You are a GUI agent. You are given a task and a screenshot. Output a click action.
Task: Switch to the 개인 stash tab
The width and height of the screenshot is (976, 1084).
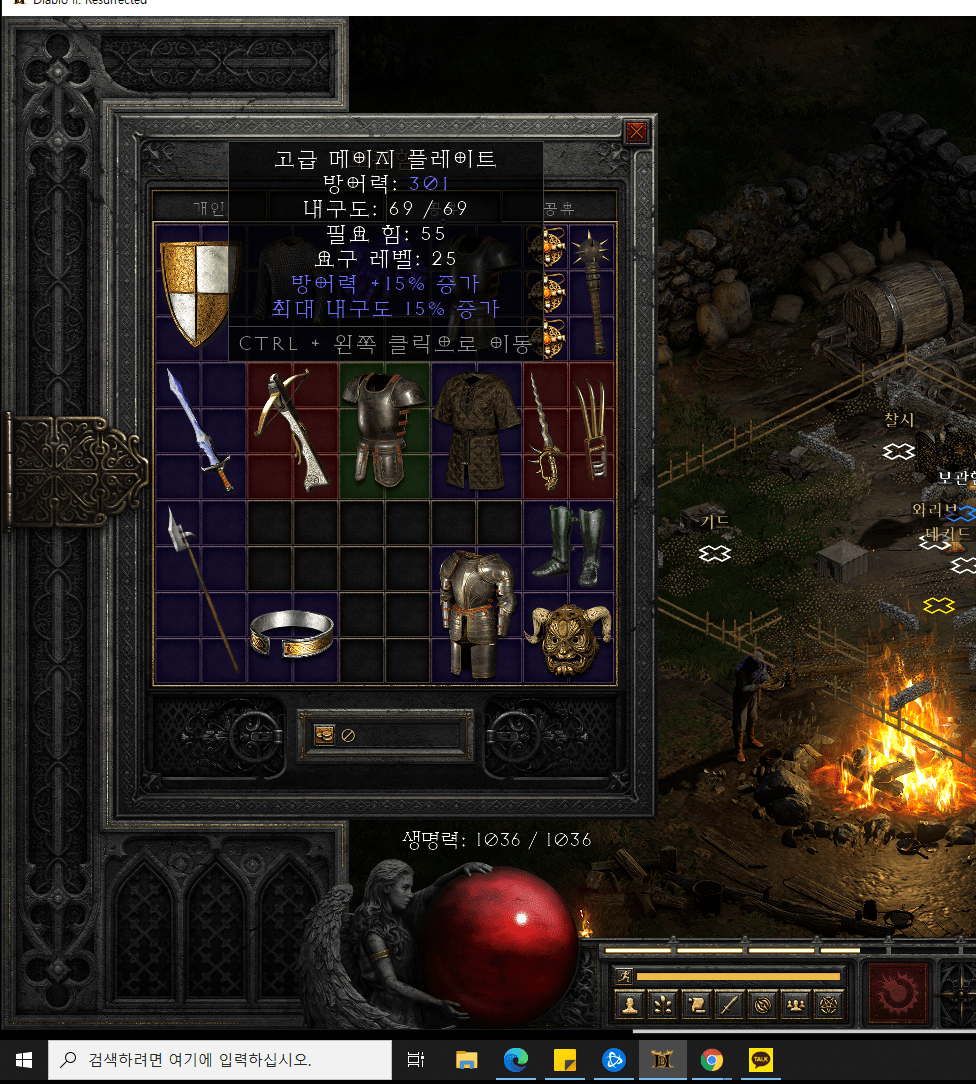209,208
